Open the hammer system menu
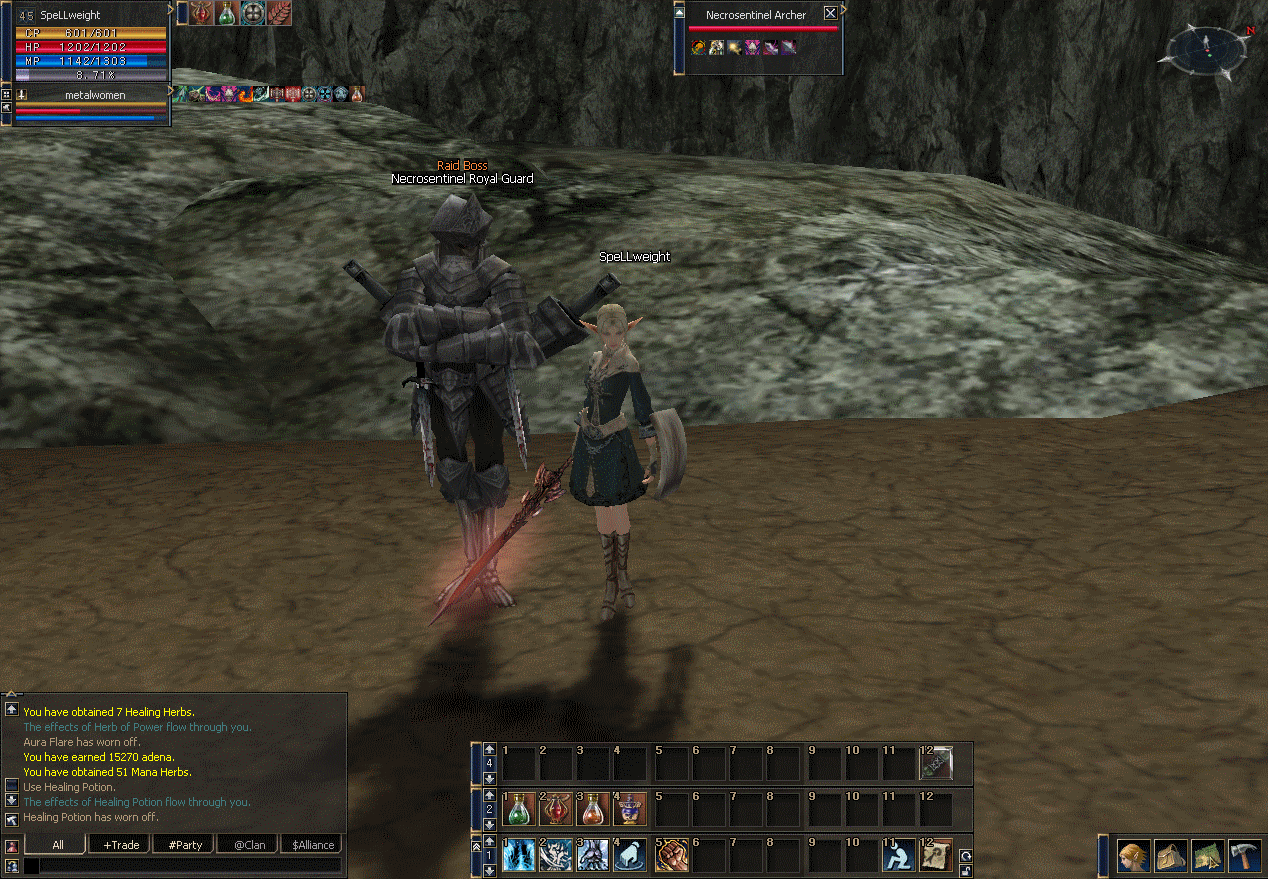 (x=1244, y=857)
